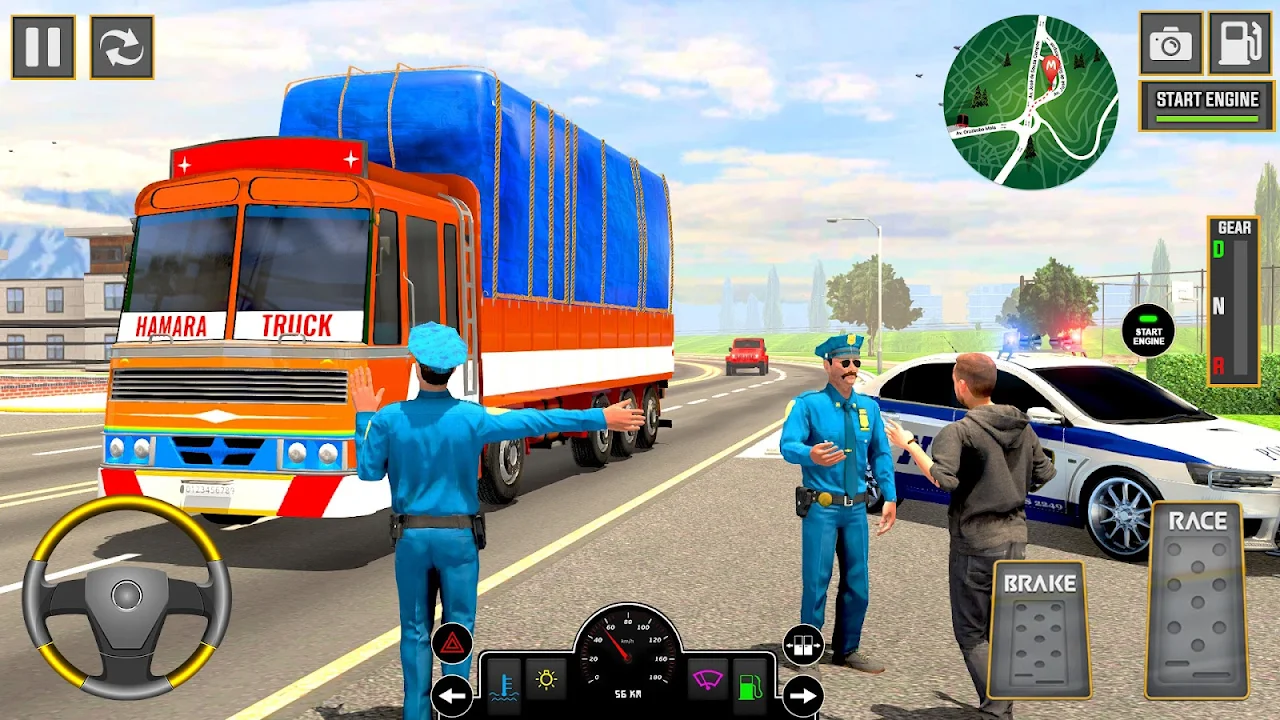Select N neutral on the gear panel
The width and height of the screenshot is (1280, 720).
click(1219, 306)
